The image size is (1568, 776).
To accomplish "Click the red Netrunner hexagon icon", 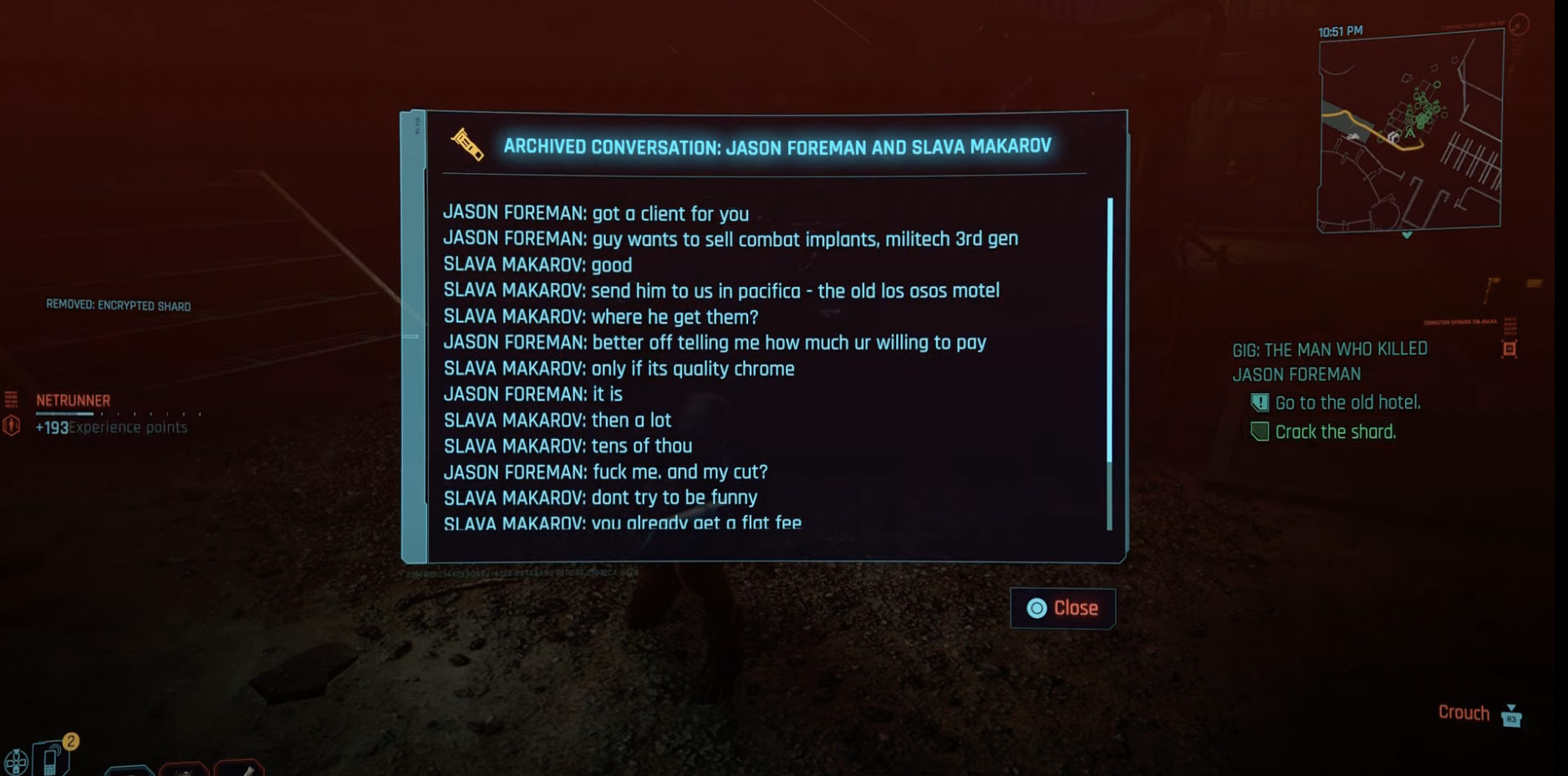I will tap(12, 426).
